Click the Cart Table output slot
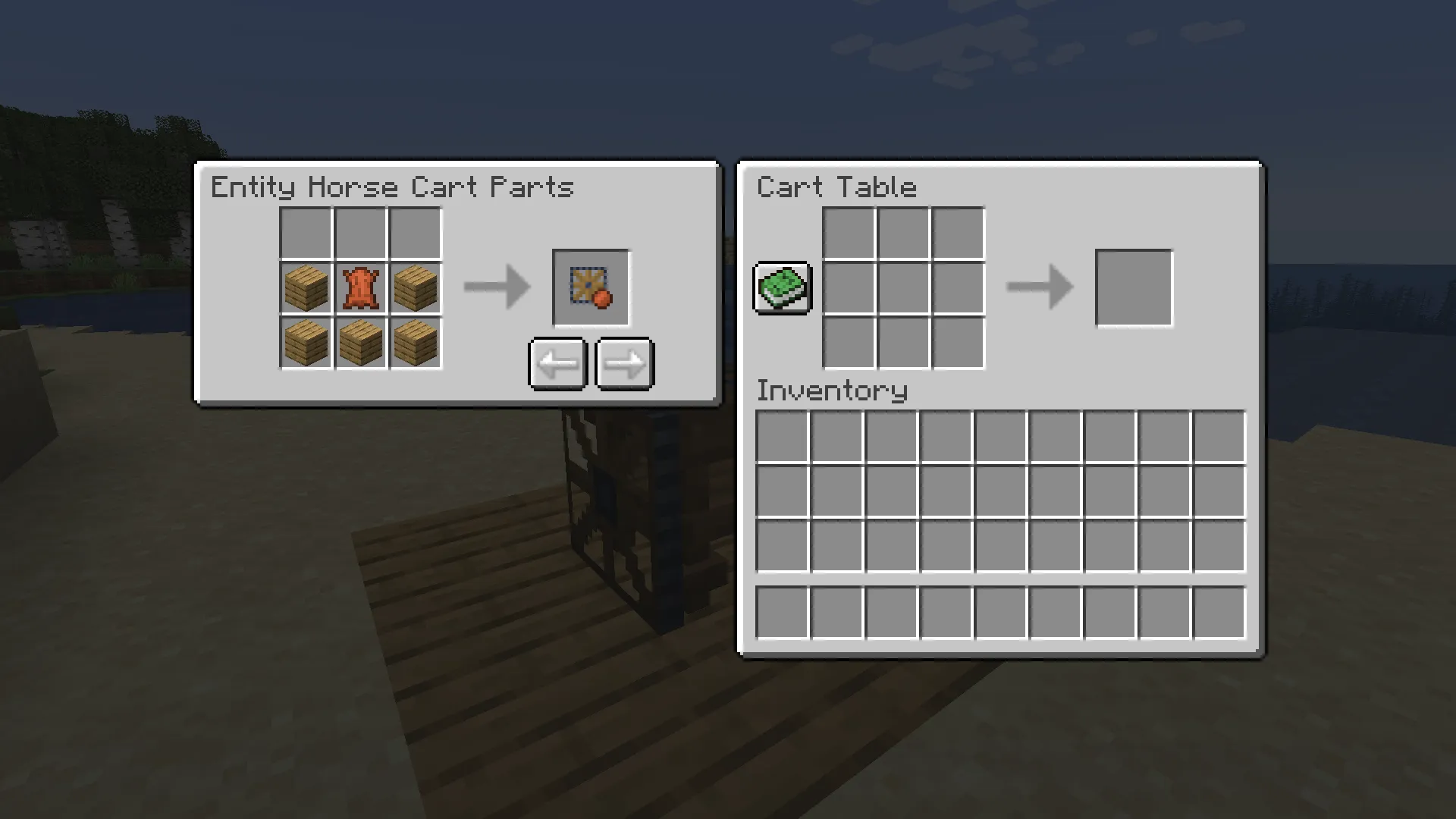The width and height of the screenshot is (1456, 819). coord(1134,288)
